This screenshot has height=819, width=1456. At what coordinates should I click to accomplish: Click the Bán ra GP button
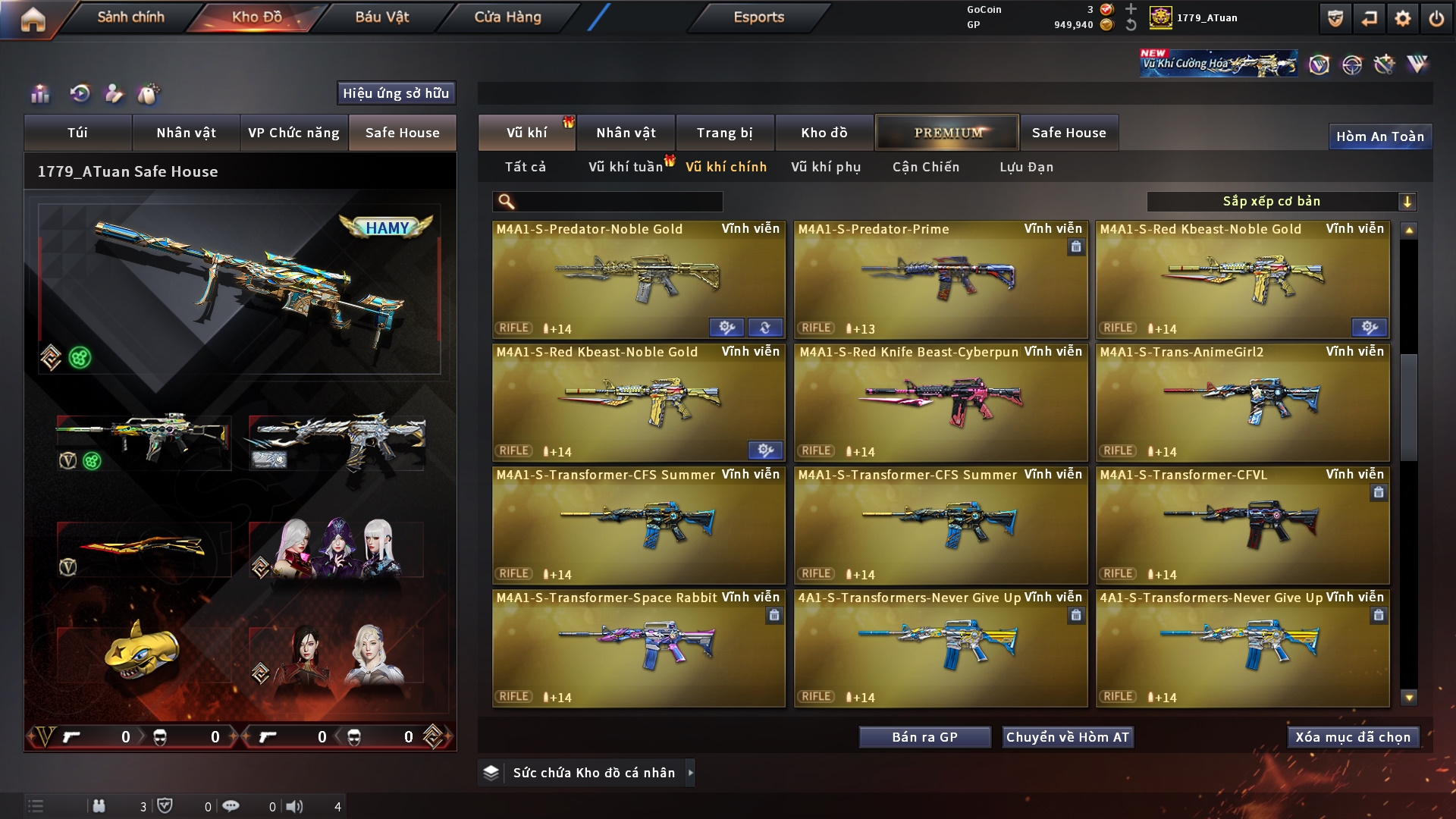[x=924, y=737]
